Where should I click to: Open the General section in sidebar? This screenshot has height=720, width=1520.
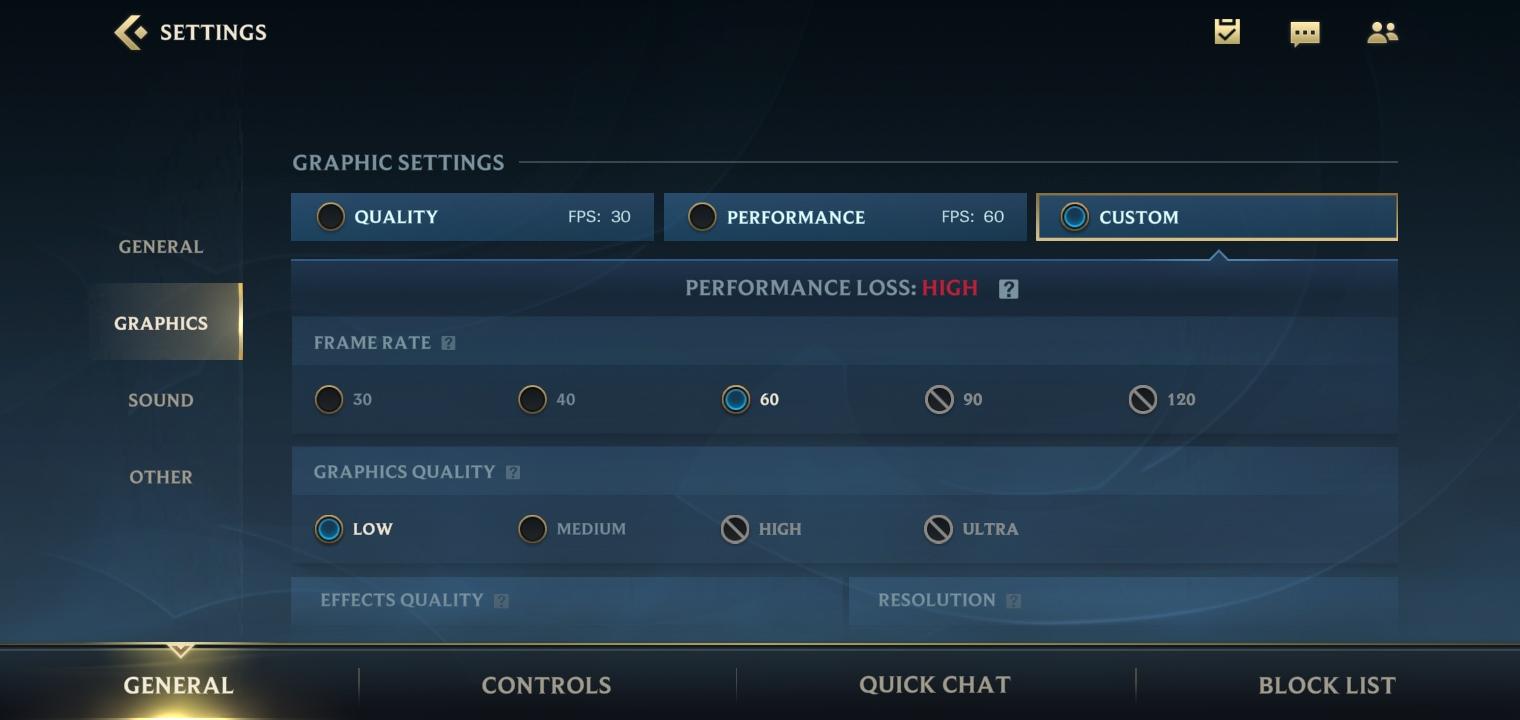pos(161,247)
